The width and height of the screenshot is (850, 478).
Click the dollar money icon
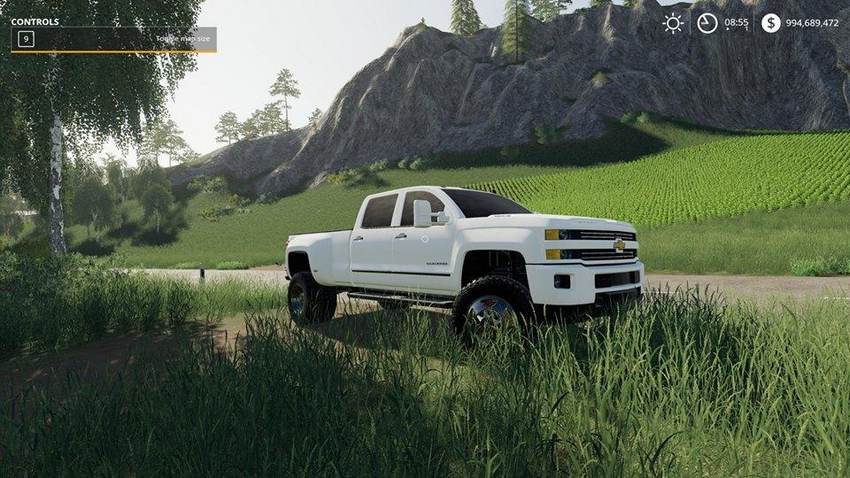click(x=770, y=23)
